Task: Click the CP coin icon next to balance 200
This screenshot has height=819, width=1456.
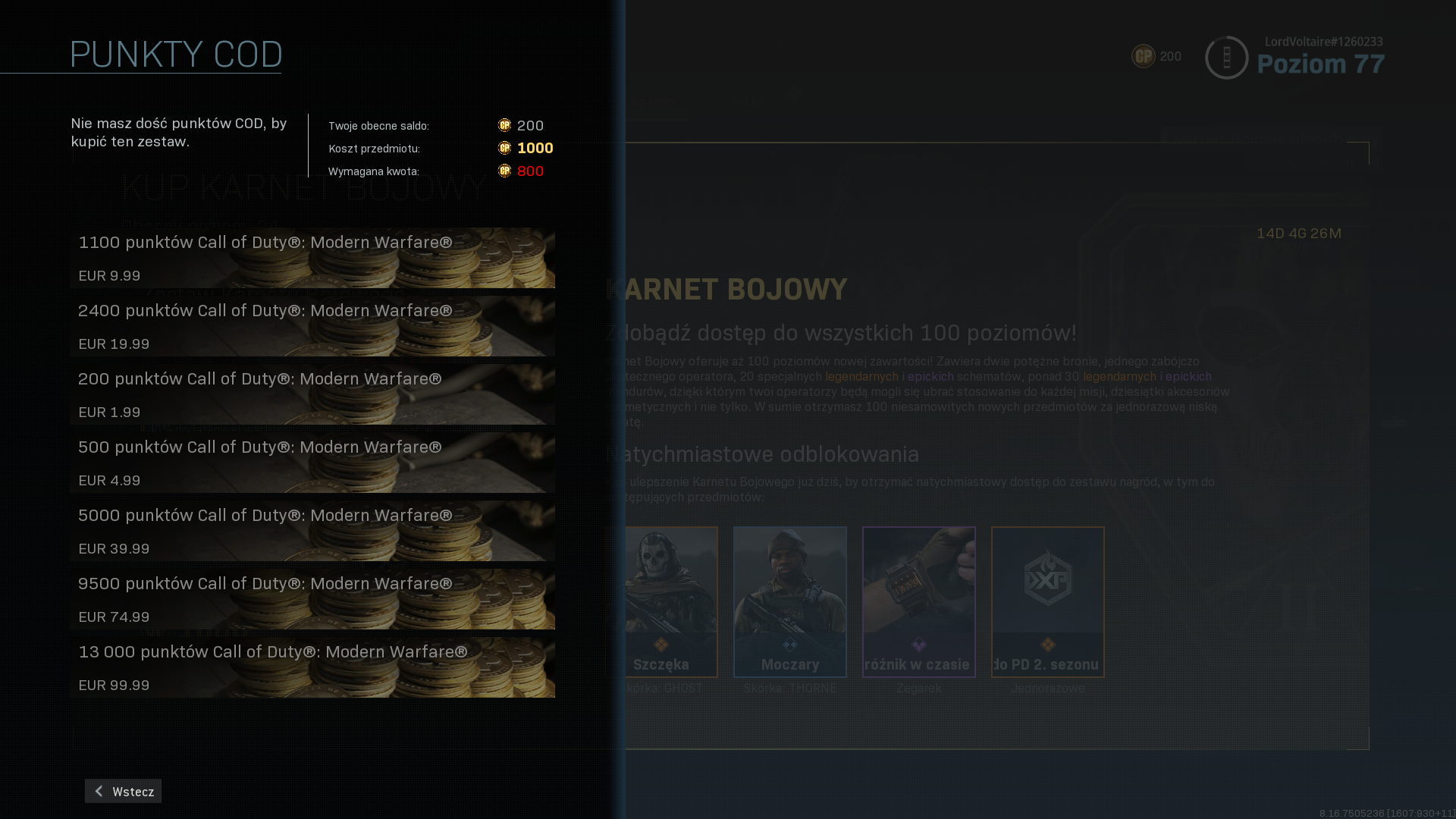Action: (x=503, y=126)
